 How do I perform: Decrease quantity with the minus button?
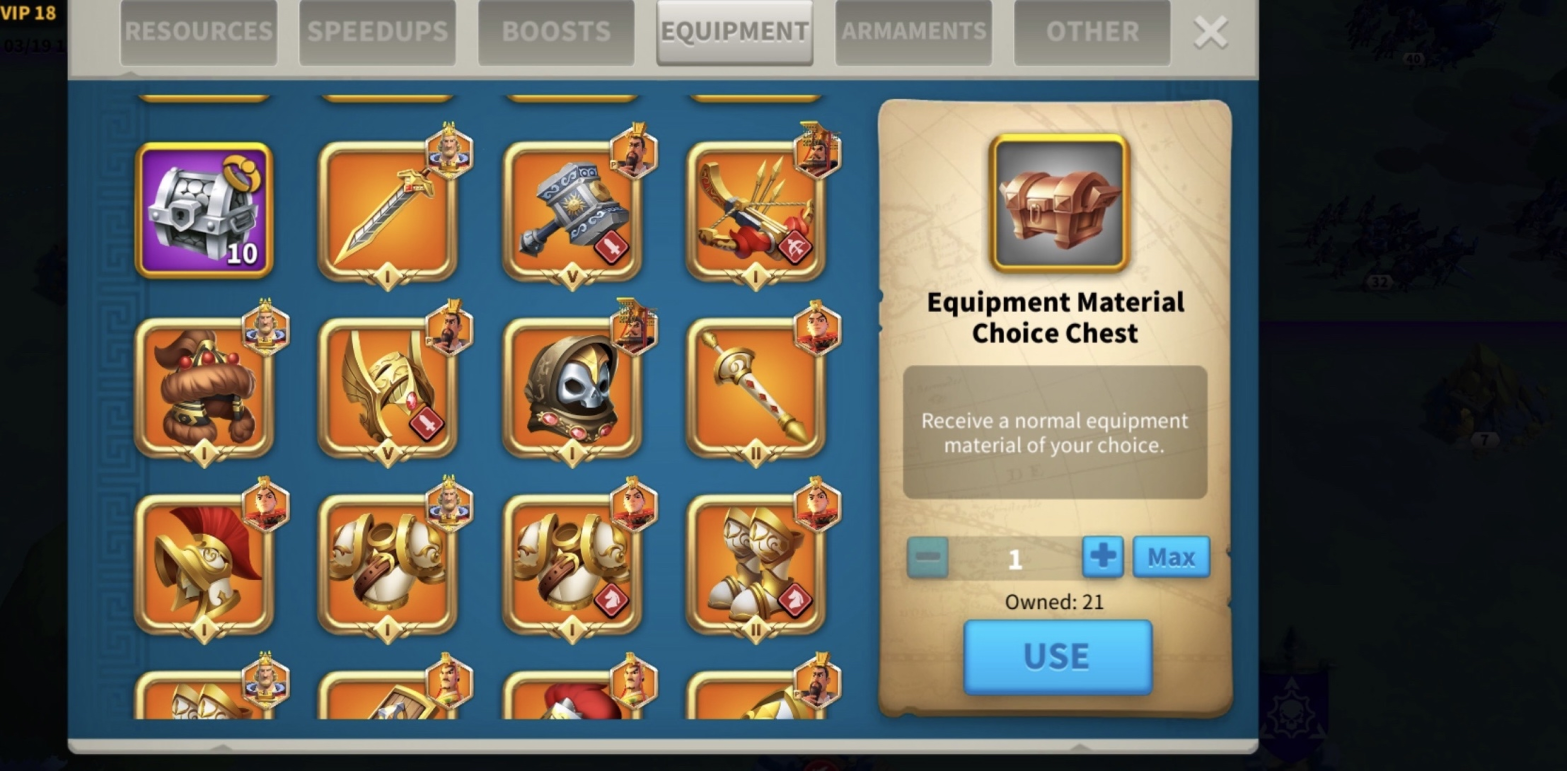[927, 557]
